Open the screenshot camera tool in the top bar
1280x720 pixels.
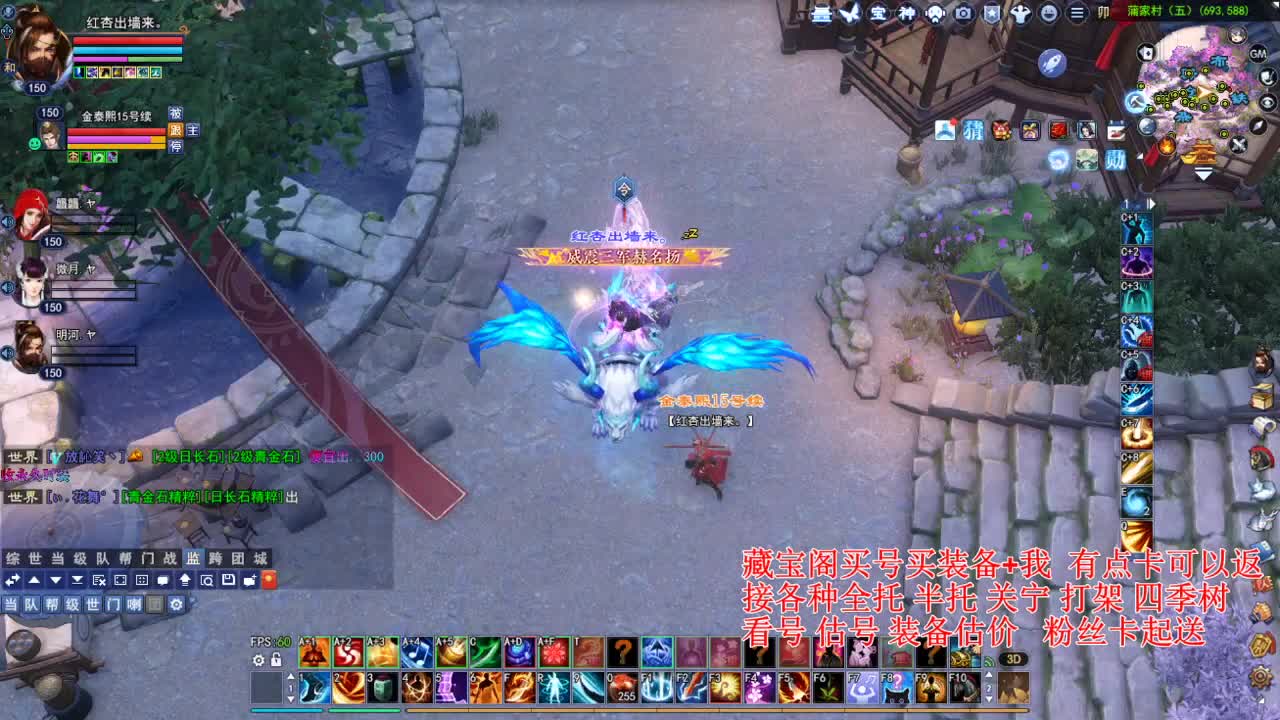963,15
